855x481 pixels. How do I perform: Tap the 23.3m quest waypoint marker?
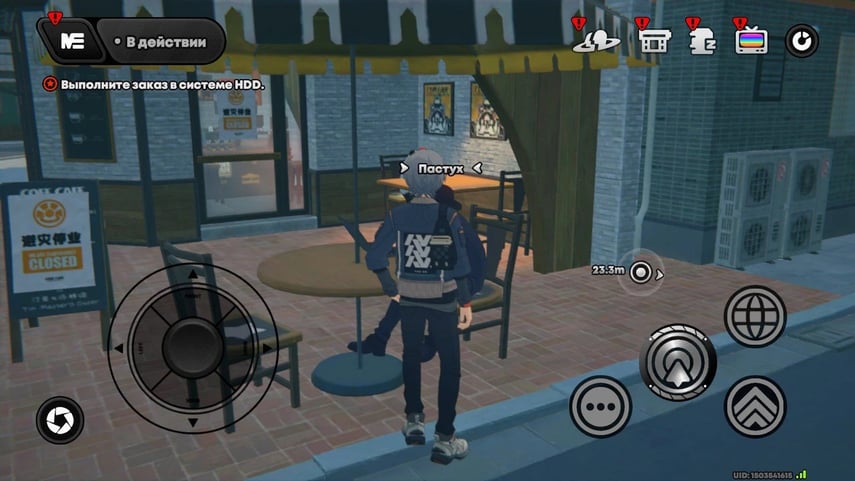[x=640, y=272]
